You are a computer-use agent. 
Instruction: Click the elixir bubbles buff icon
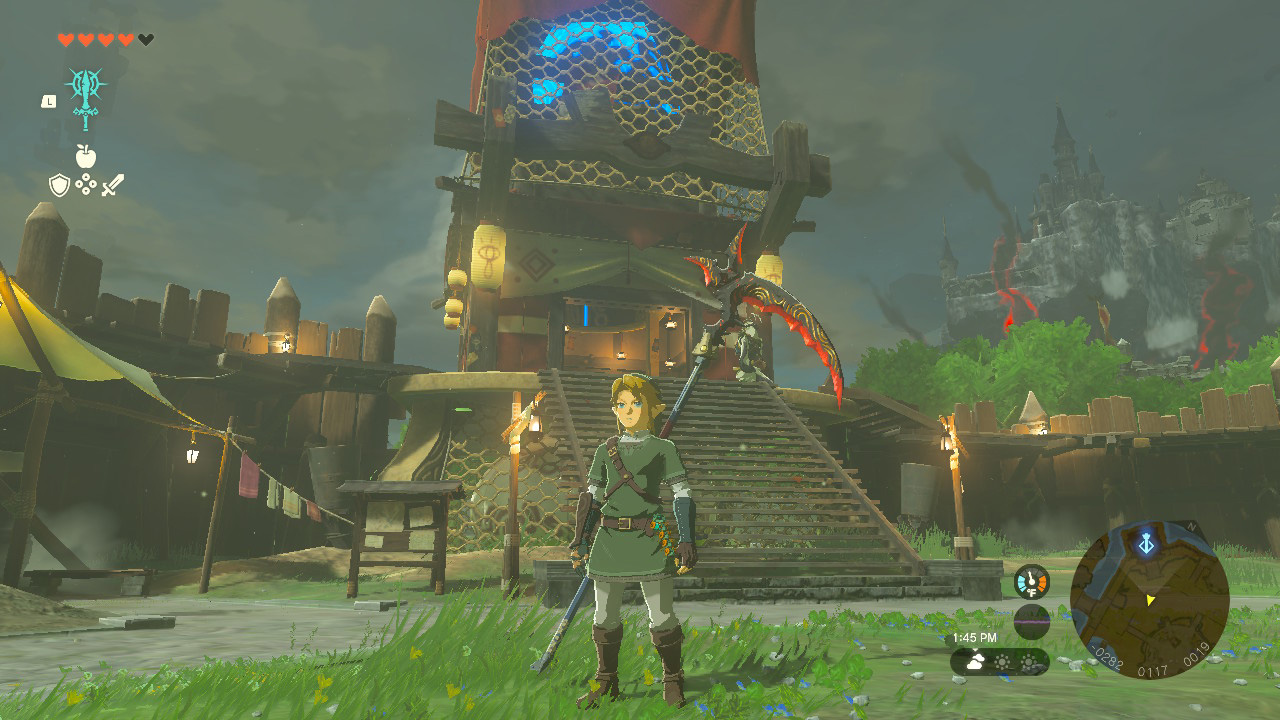coord(87,184)
